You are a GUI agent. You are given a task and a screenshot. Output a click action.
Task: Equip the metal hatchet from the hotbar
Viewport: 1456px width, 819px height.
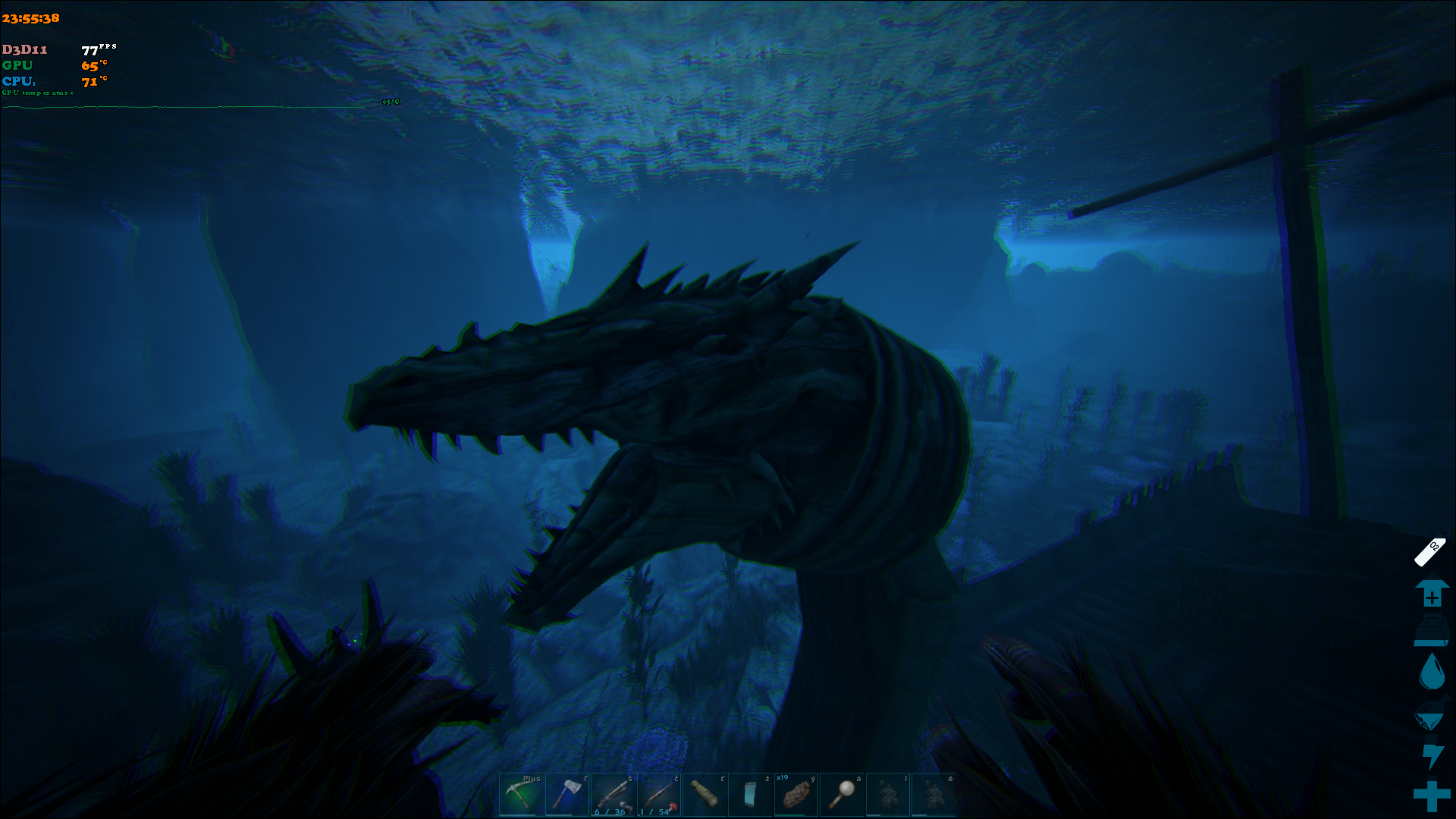coord(567,794)
